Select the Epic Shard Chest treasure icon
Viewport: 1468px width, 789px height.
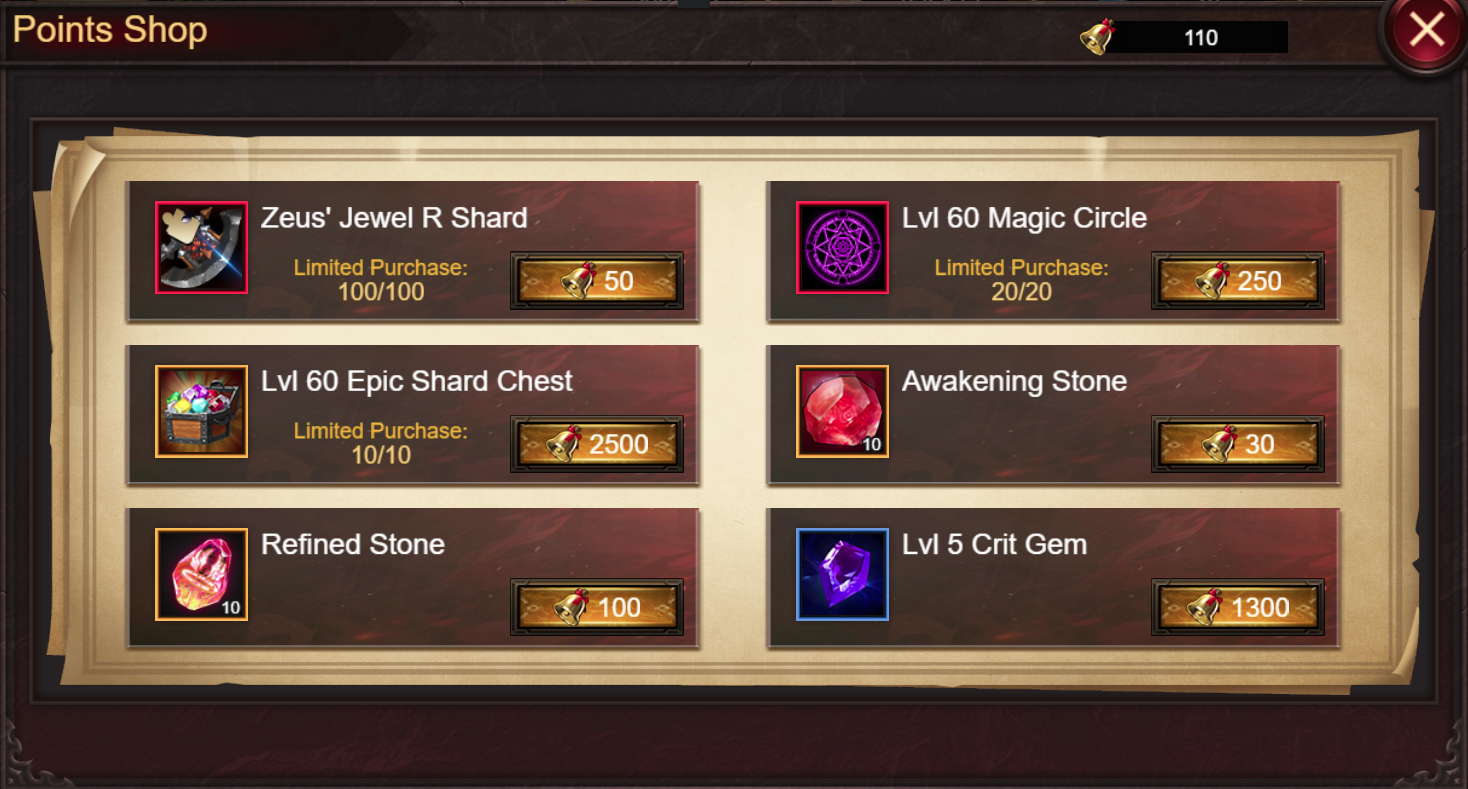click(x=201, y=411)
